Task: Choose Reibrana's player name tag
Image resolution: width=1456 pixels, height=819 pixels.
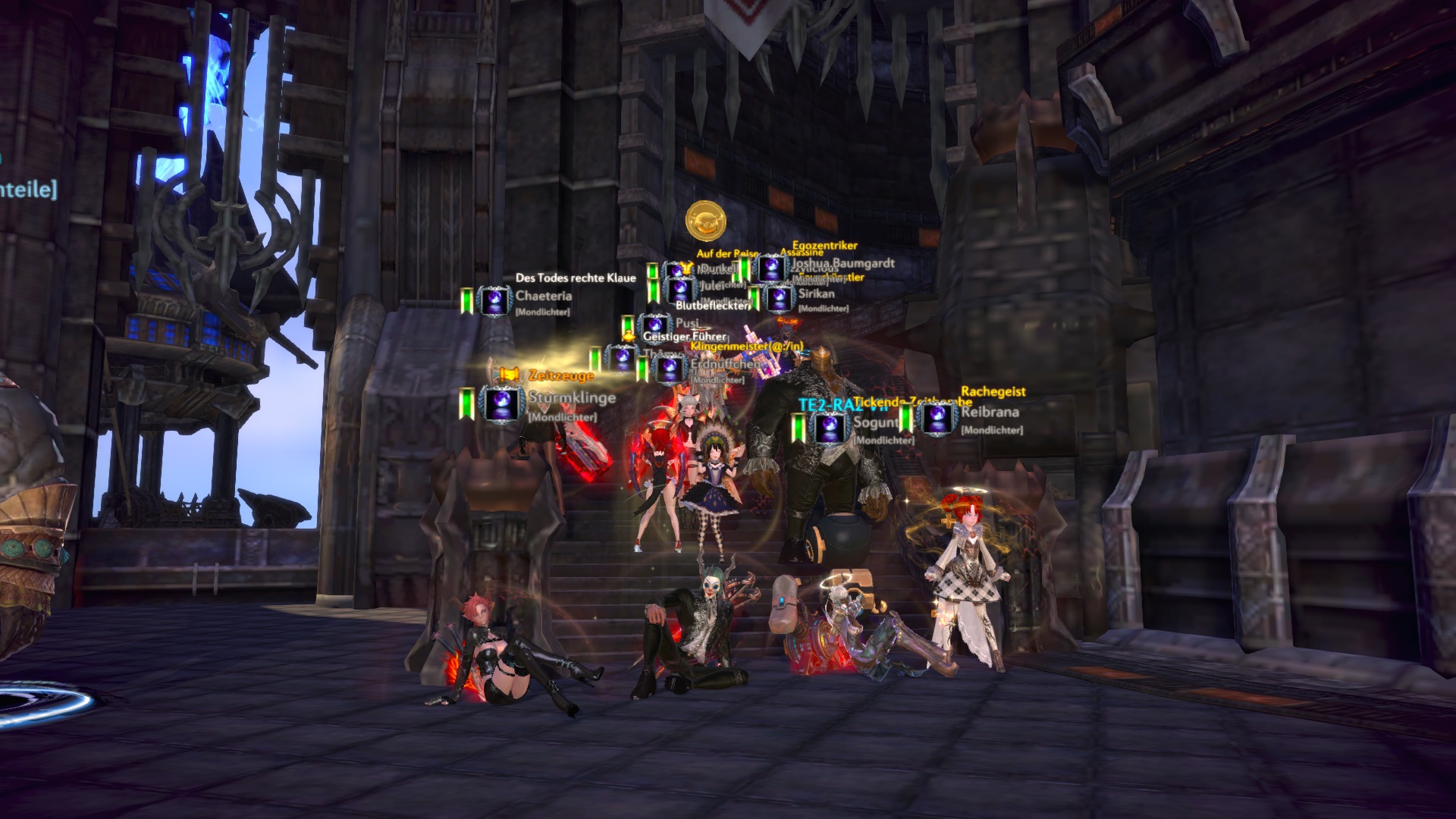Action: (990, 412)
